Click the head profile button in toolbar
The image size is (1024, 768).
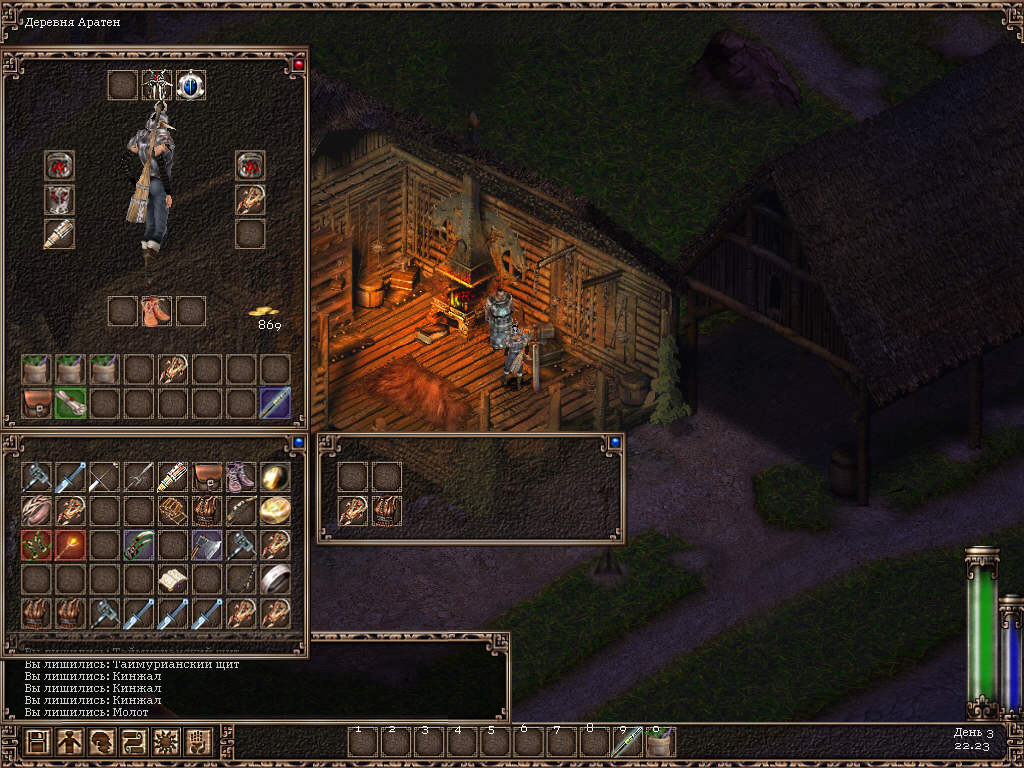(x=101, y=742)
